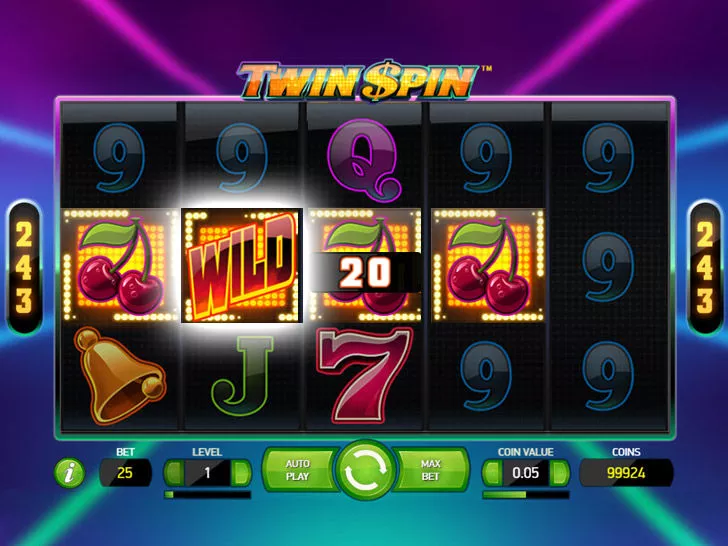Spin the reels with the round button
Viewport: 728px width, 546px height.
point(364,471)
